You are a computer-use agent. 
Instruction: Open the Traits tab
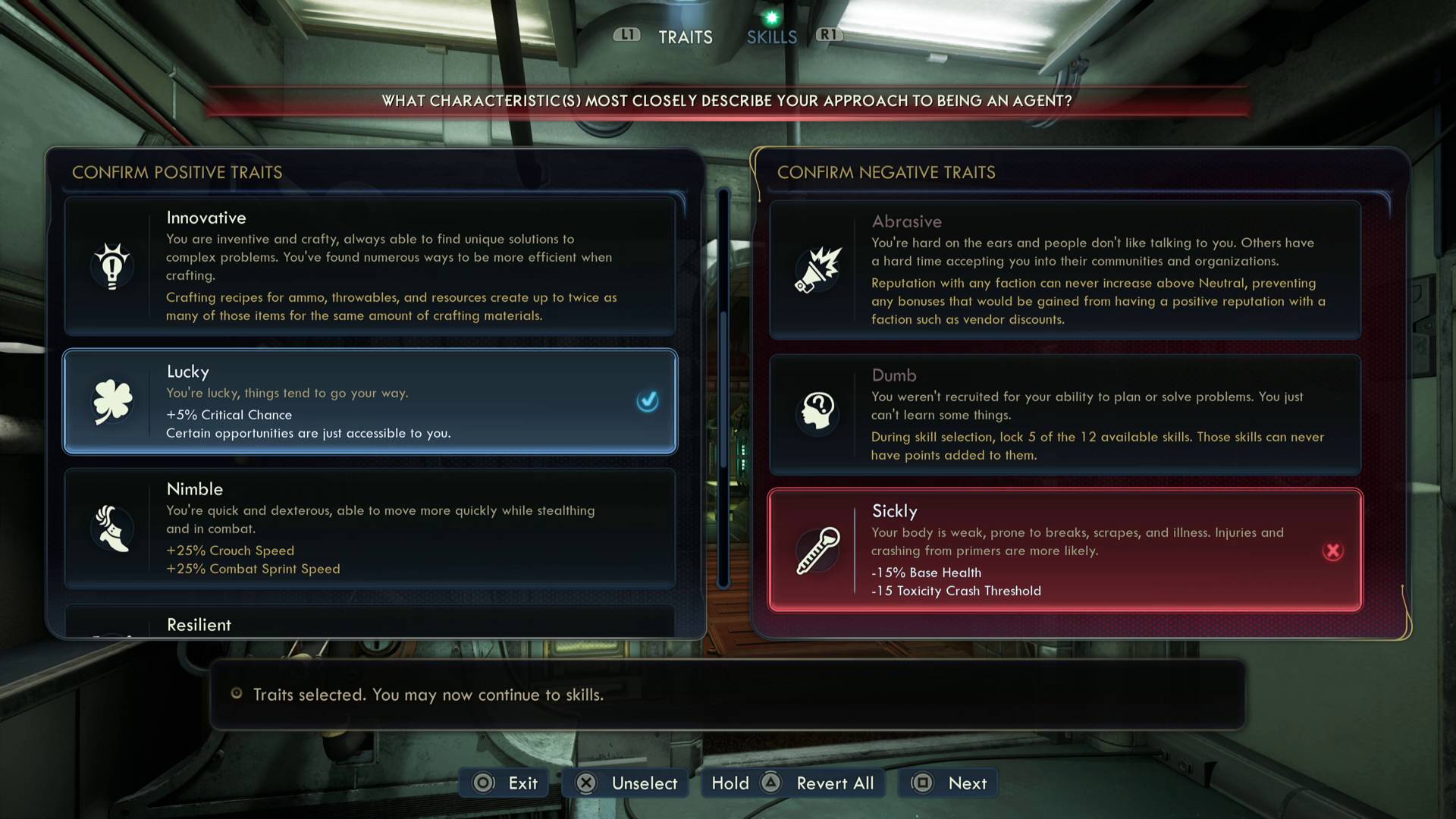tap(685, 37)
